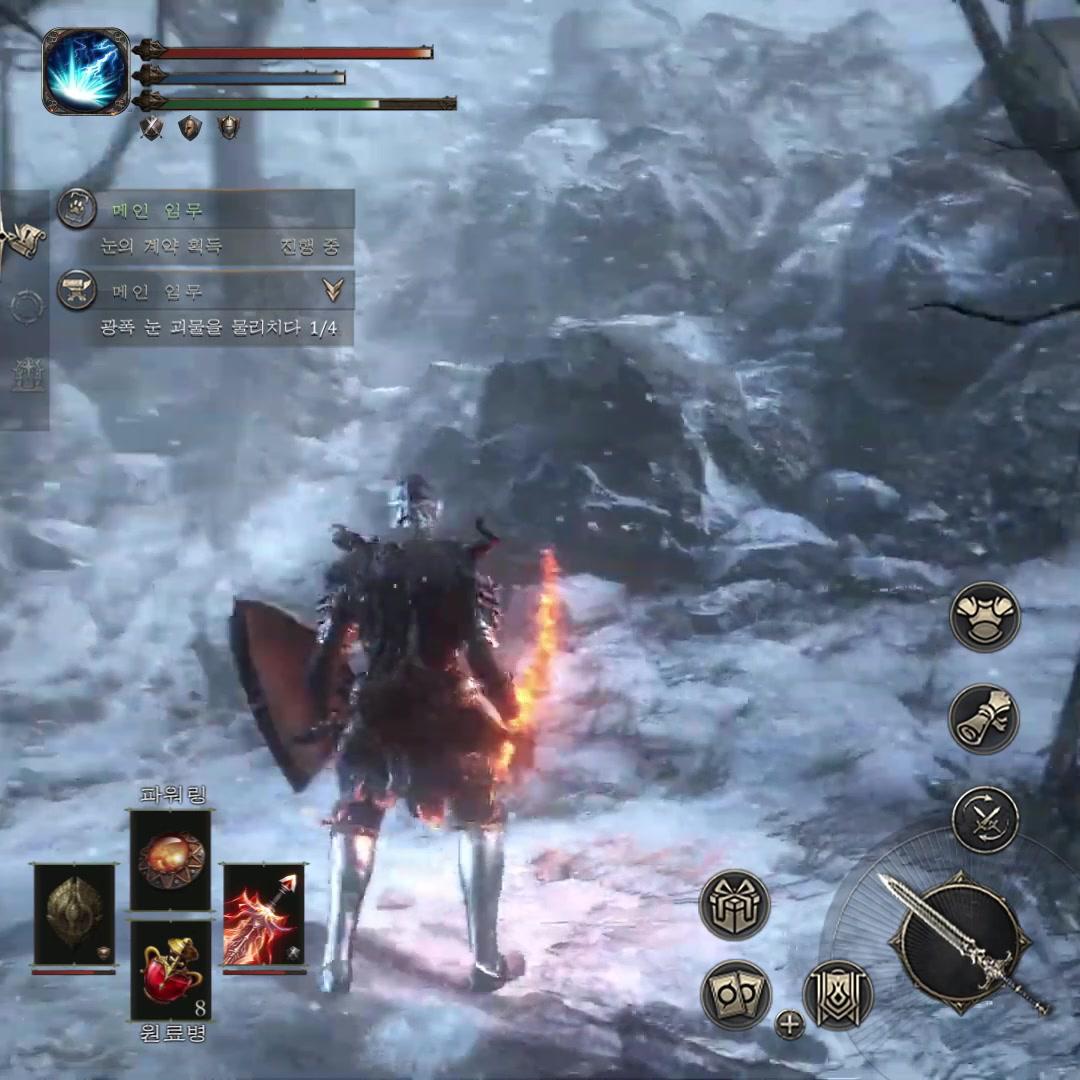Select the flaming sword weapon slot
This screenshot has height=1080, width=1080.
point(263,915)
